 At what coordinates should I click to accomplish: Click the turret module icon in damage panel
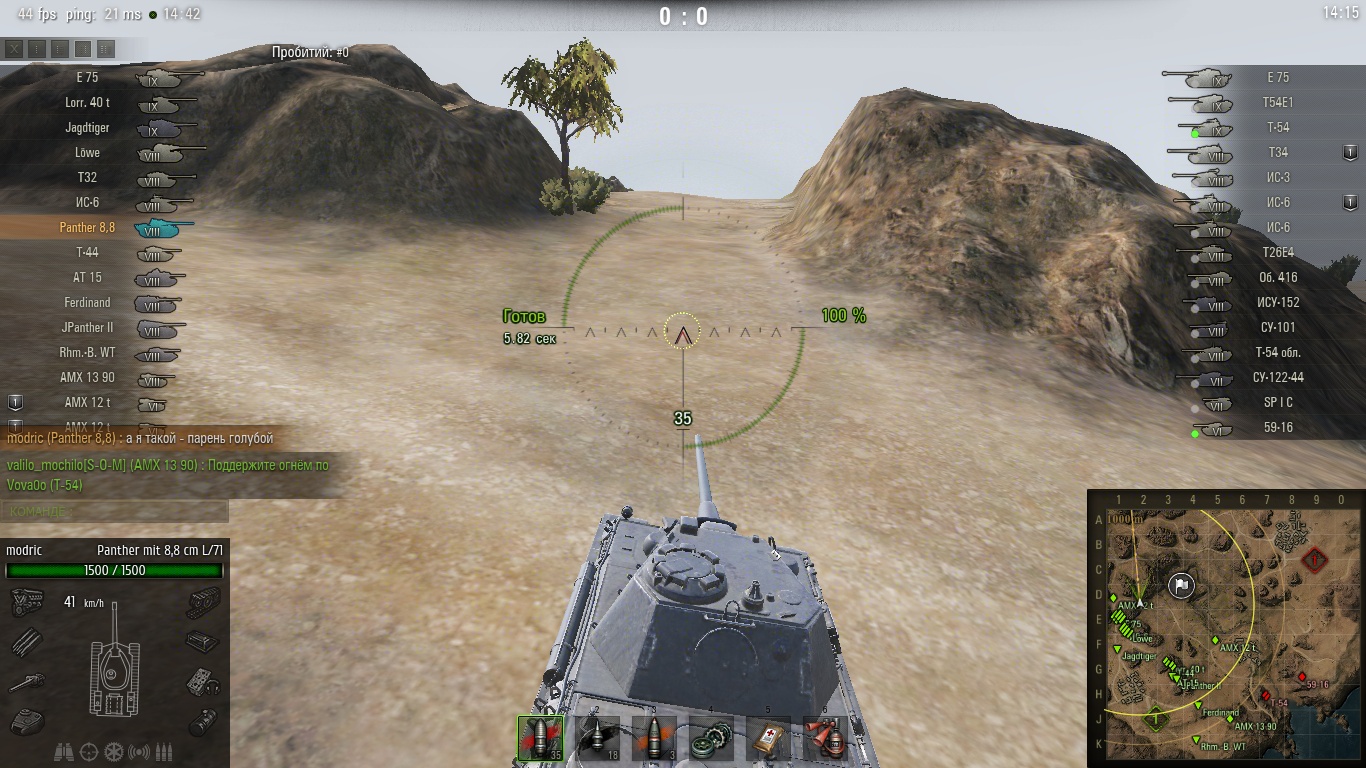point(26,720)
